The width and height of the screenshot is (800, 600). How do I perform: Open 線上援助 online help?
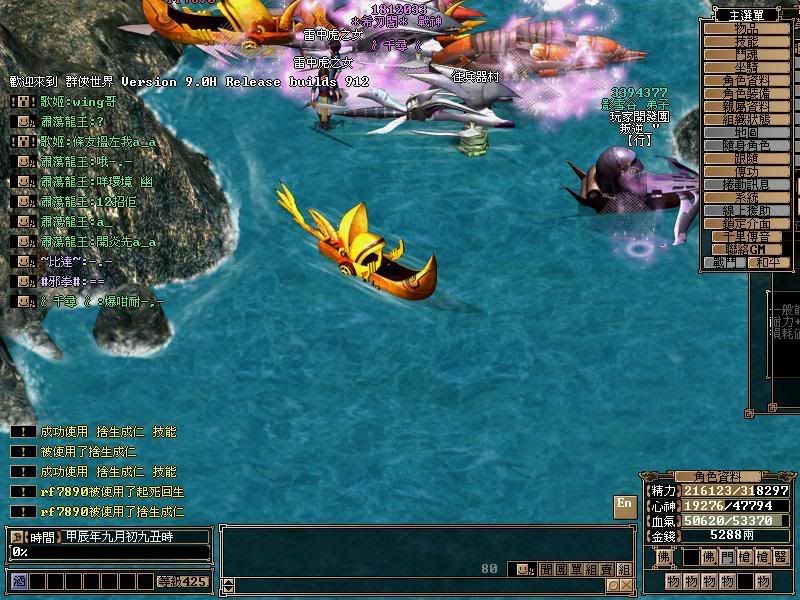click(747, 211)
